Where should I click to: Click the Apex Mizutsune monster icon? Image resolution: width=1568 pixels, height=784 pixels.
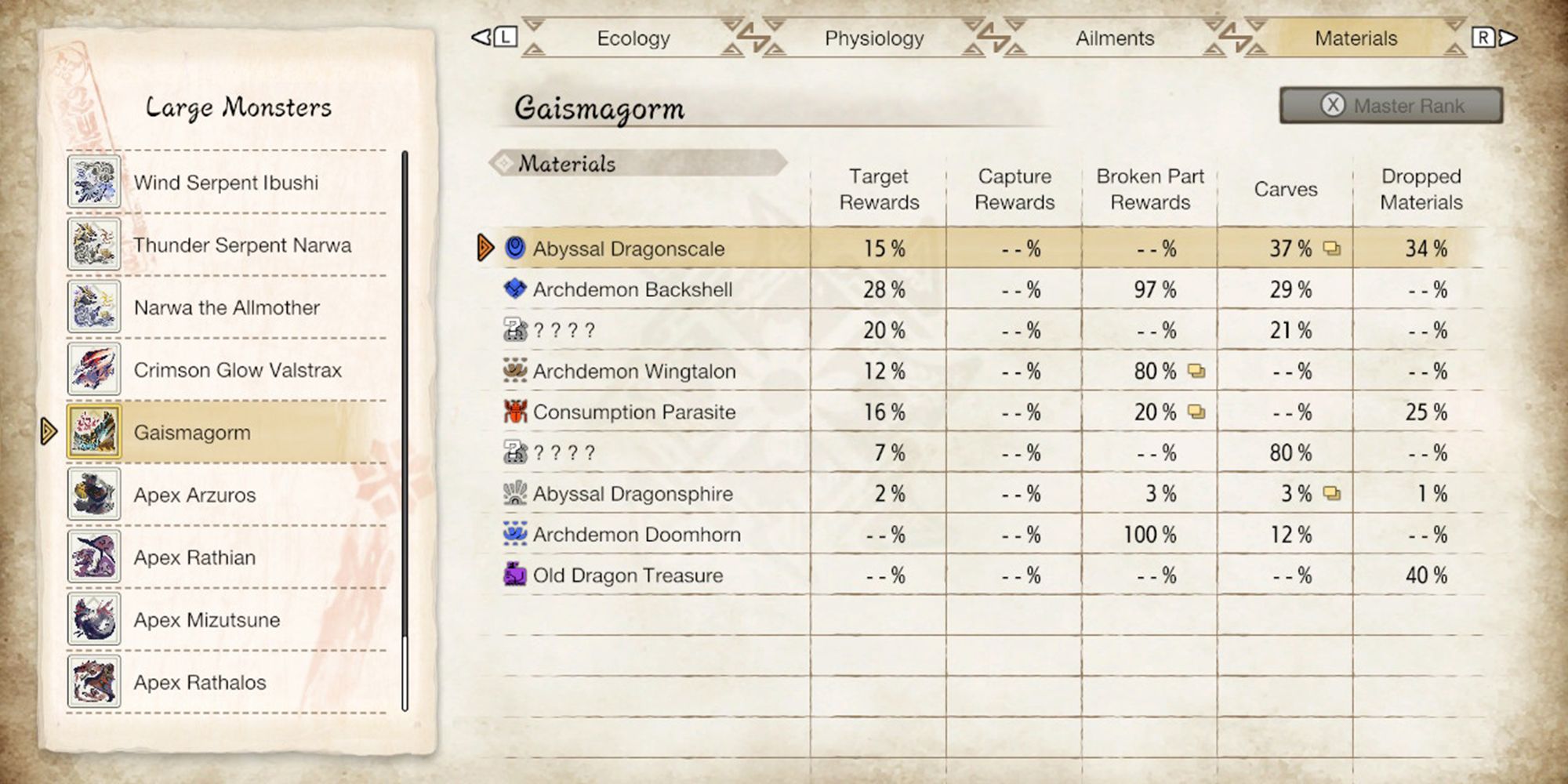click(93, 620)
